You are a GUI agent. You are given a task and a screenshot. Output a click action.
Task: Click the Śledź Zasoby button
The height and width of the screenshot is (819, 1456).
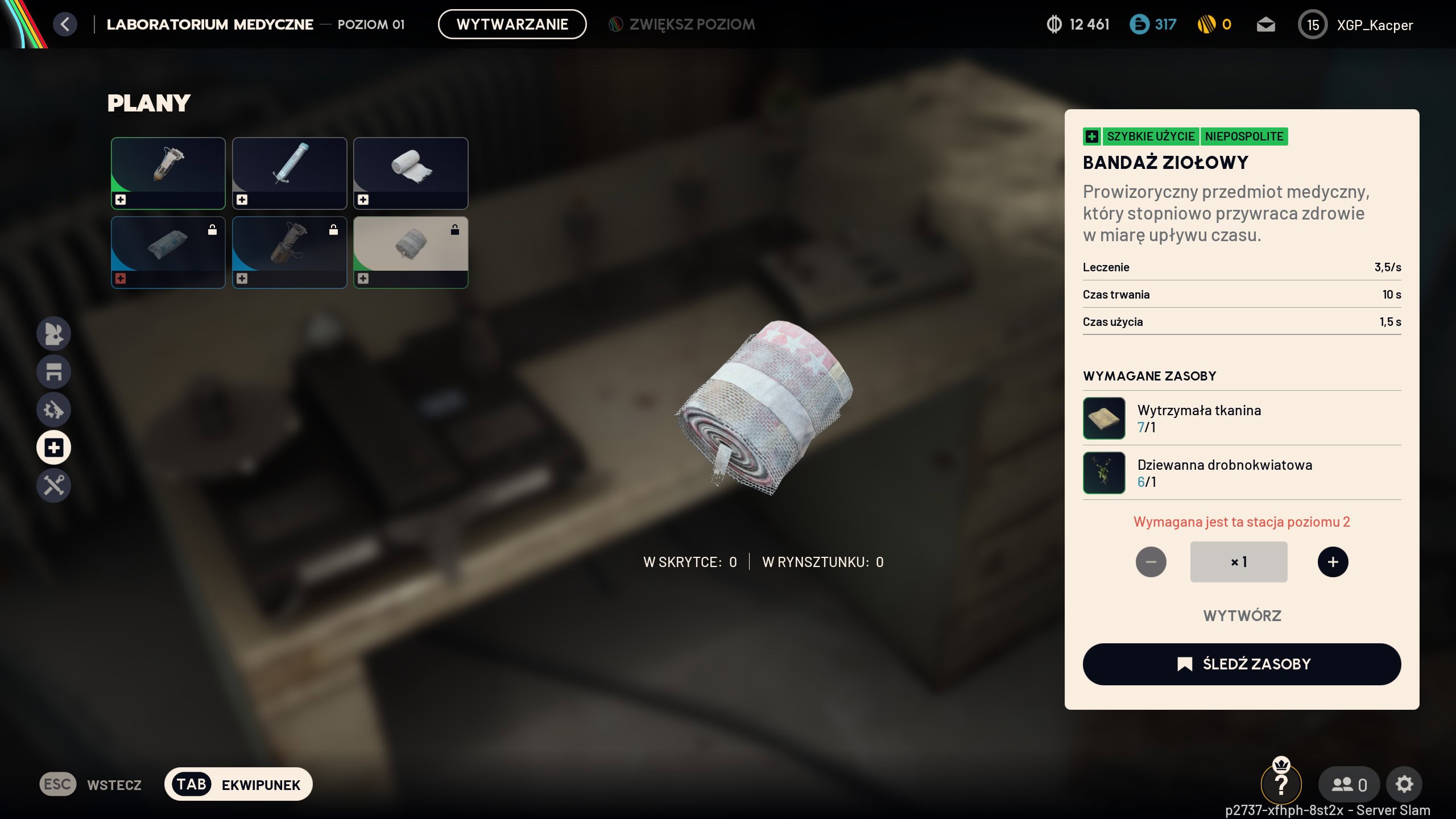point(1242,664)
